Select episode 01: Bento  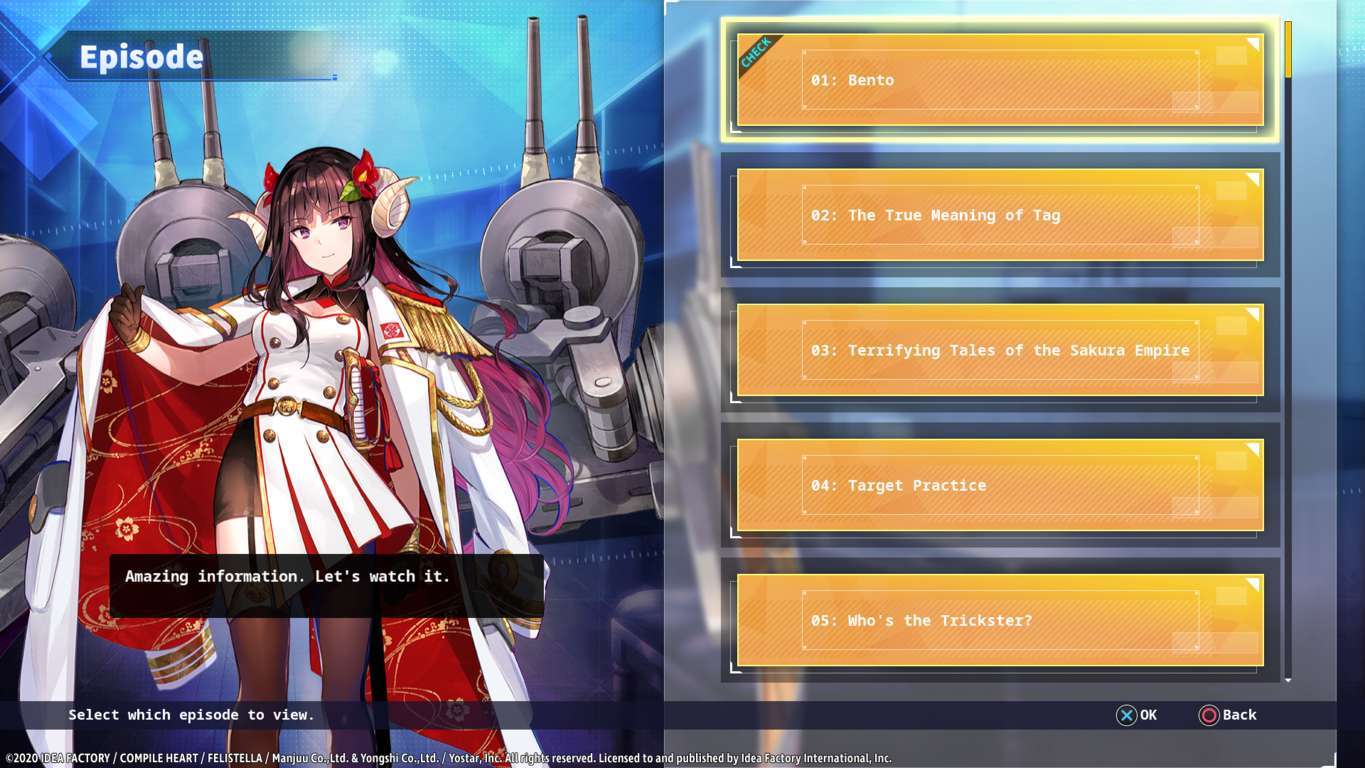pos(1000,80)
